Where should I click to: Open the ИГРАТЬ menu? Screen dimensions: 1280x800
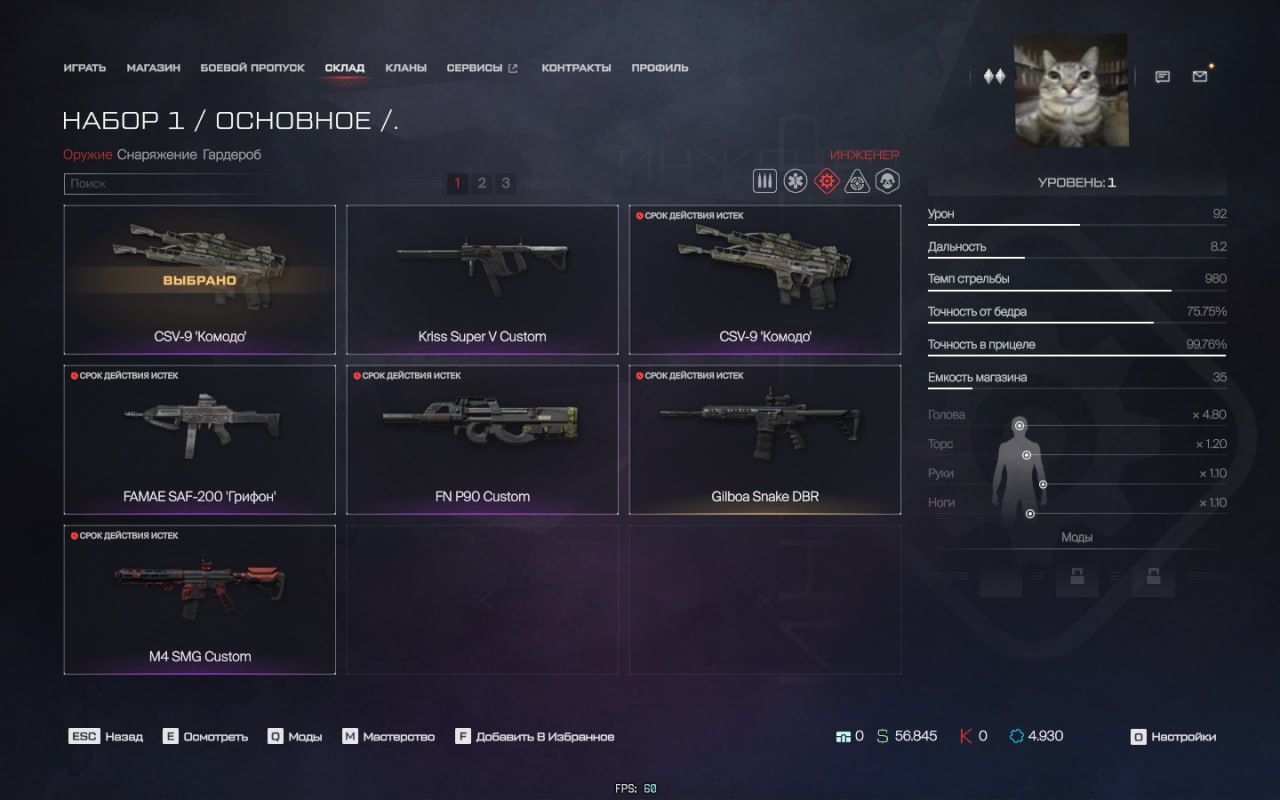coord(84,68)
